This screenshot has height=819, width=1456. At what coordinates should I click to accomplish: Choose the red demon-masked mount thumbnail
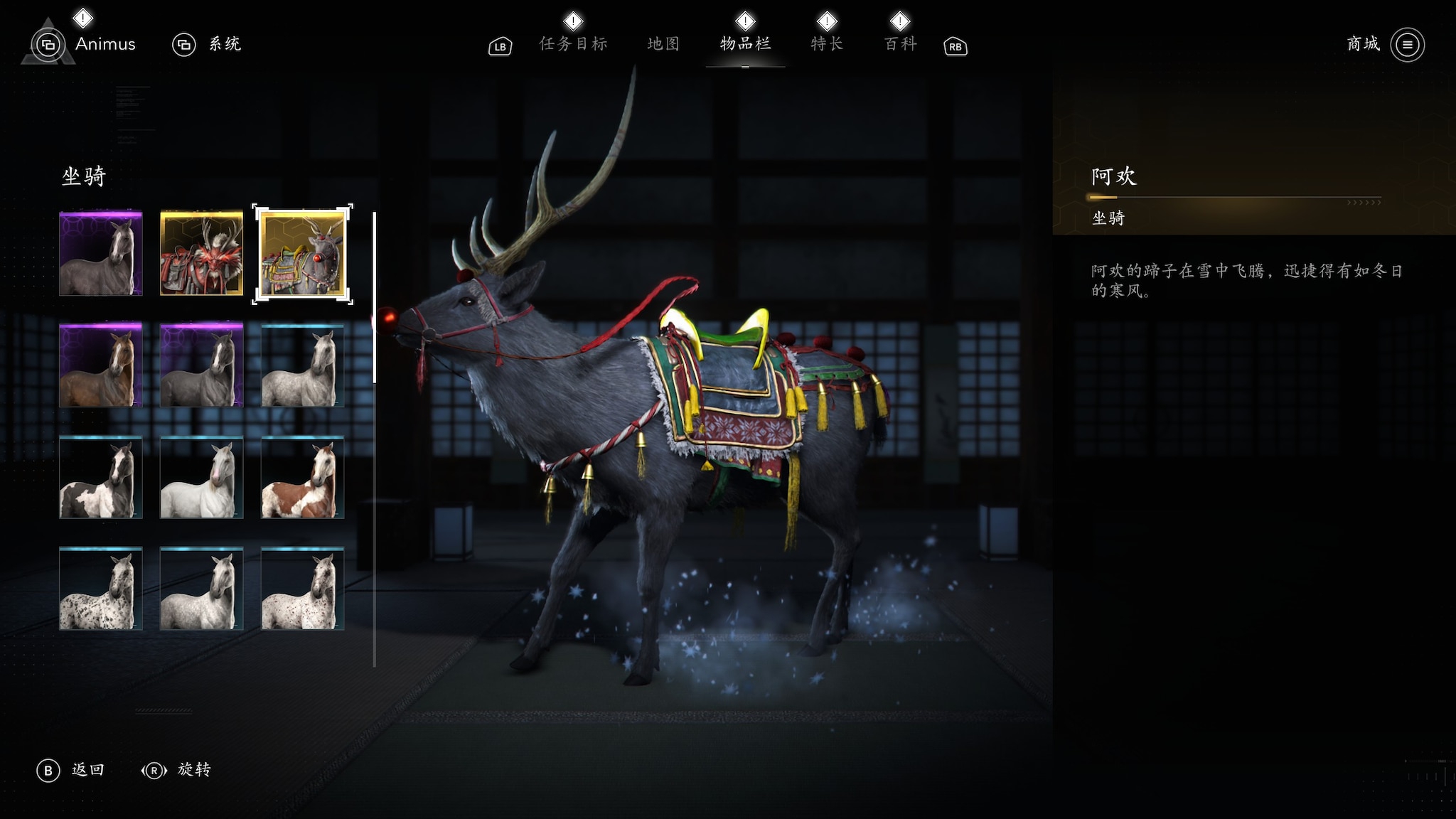coord(202,254)
